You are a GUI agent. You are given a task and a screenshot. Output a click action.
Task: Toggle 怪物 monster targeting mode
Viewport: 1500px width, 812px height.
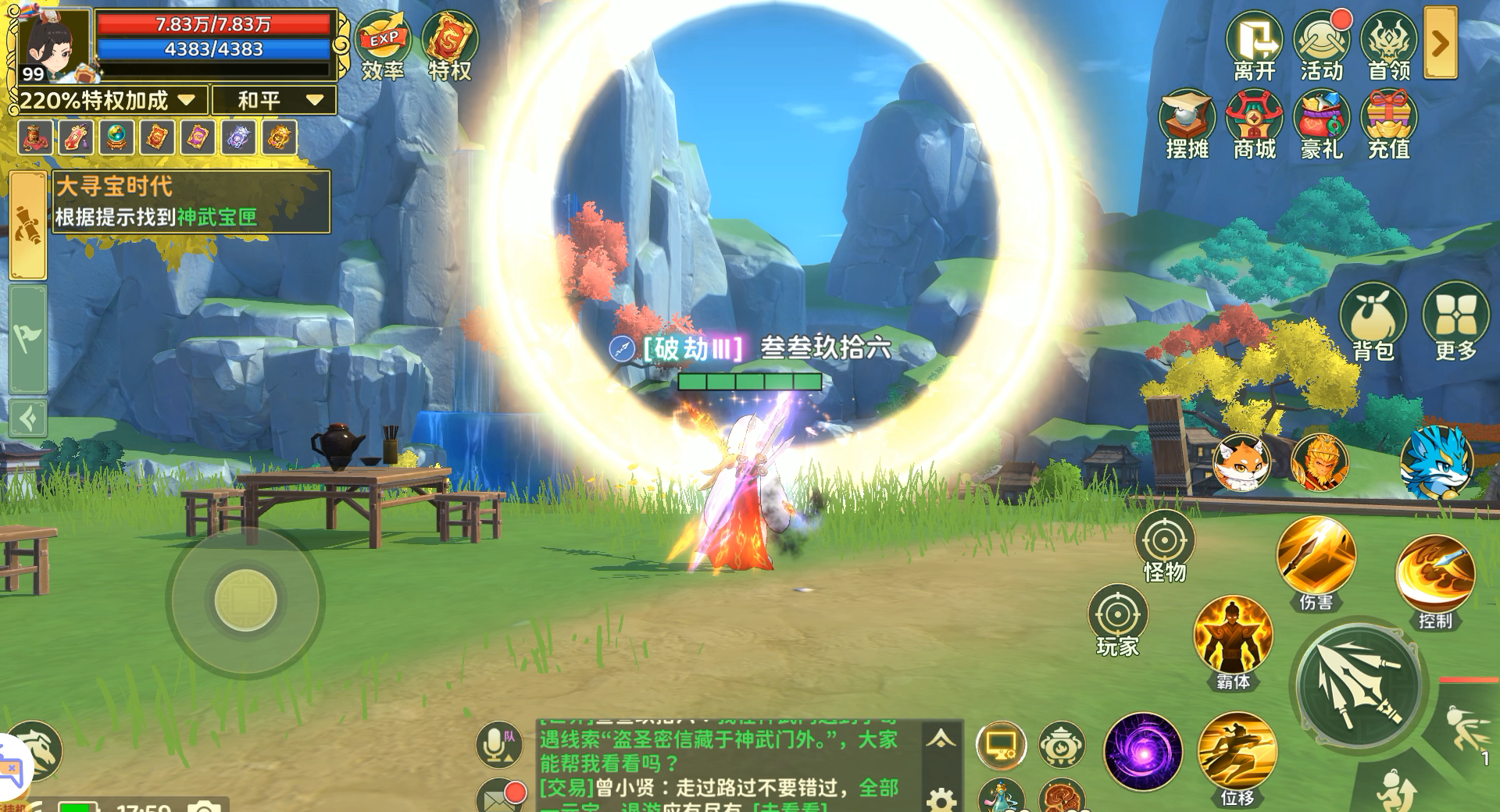coord(1166,540)
